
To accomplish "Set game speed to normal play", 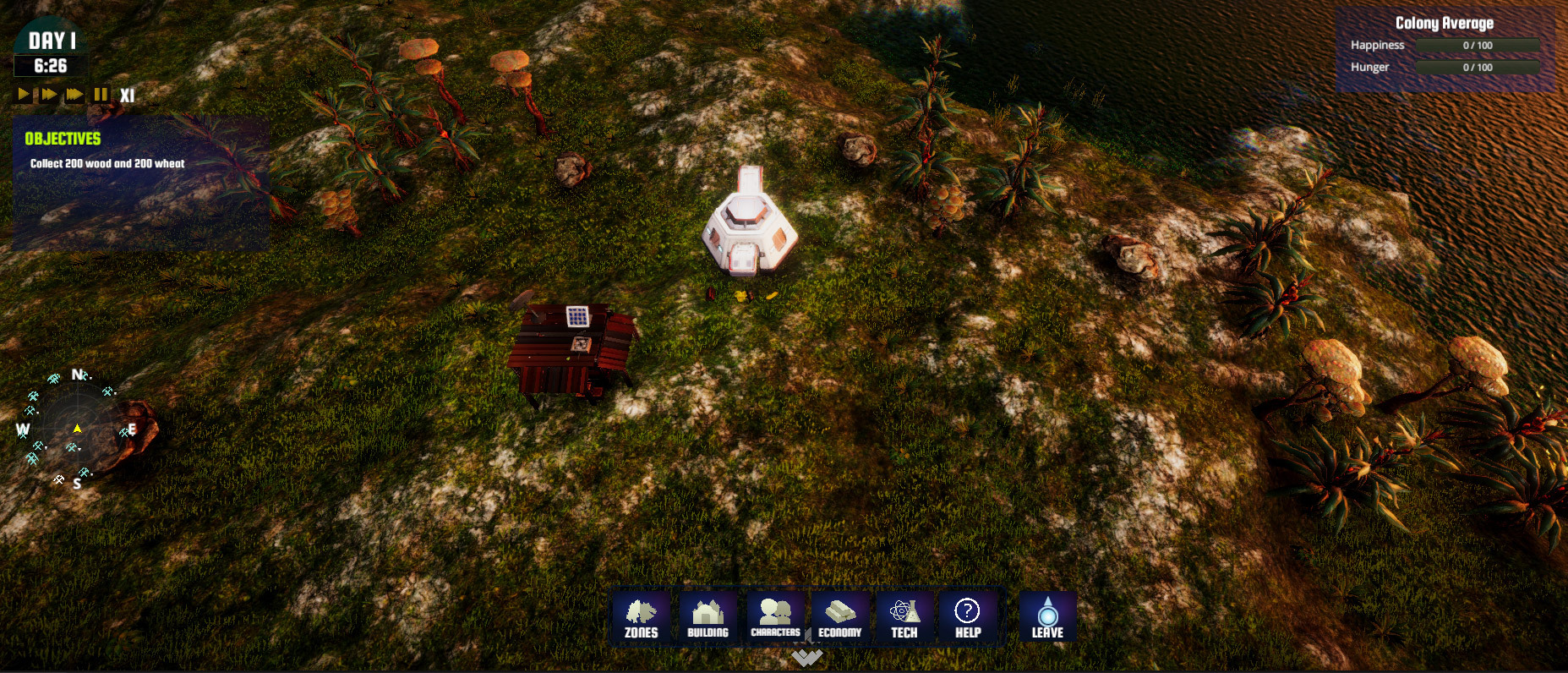I will click(x=24, y=95).
